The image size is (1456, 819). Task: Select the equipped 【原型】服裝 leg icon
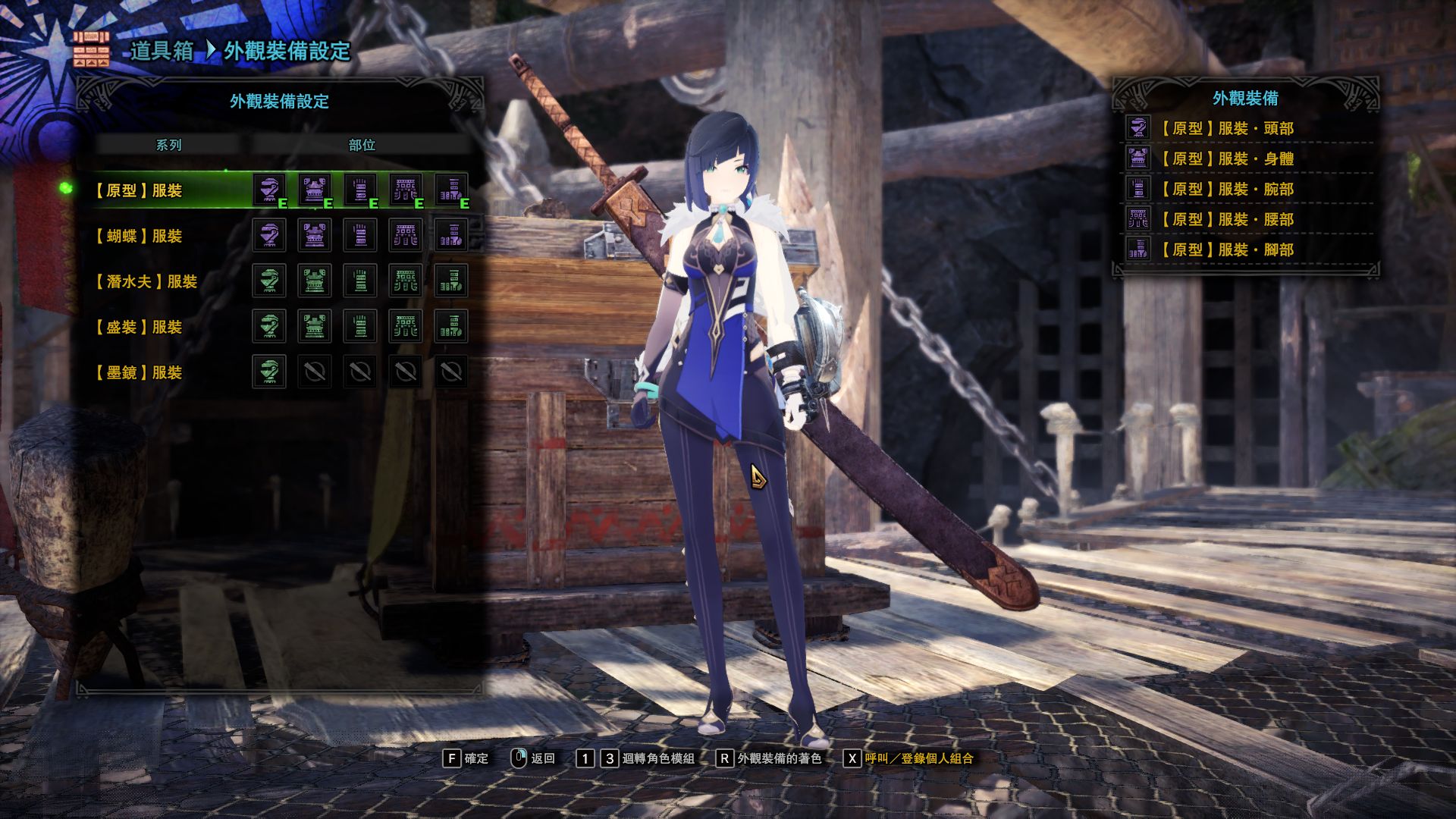tap(451, 190)
